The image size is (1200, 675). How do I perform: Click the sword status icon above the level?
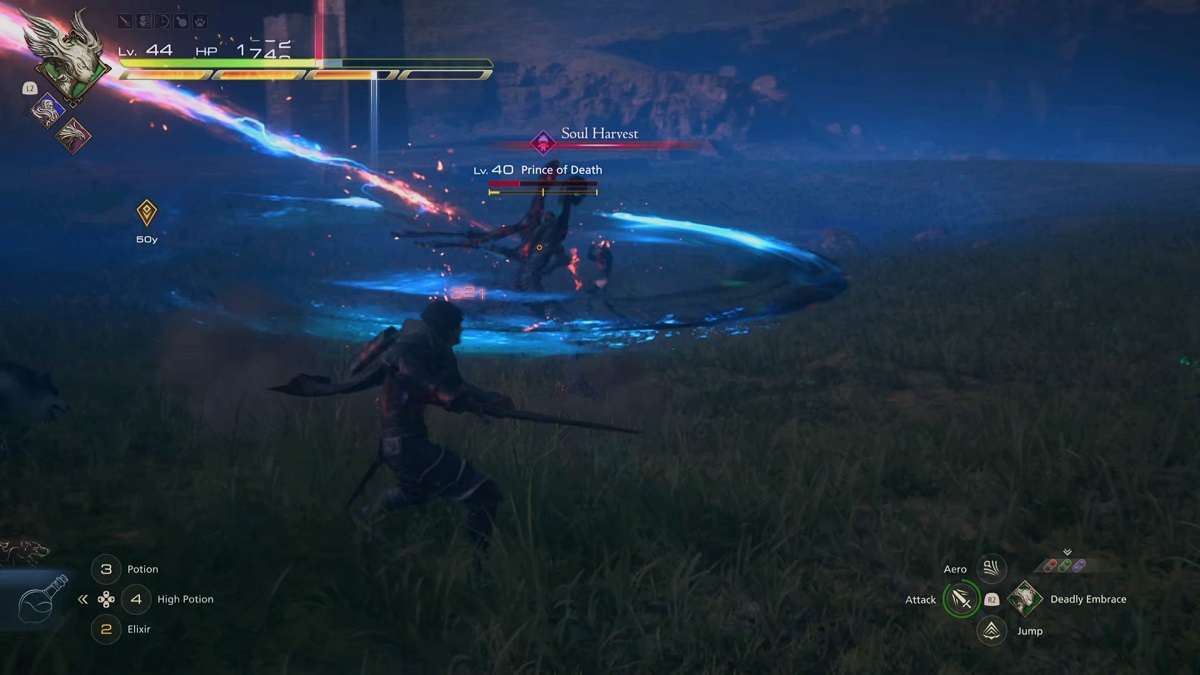[x=125, y=20]
